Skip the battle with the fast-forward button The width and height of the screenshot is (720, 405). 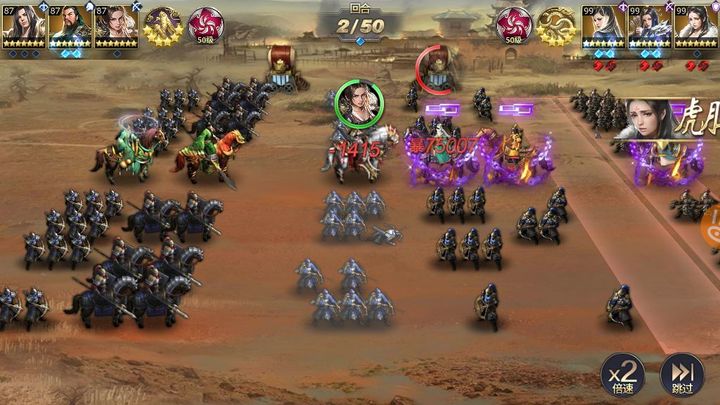tap(682, 376)
